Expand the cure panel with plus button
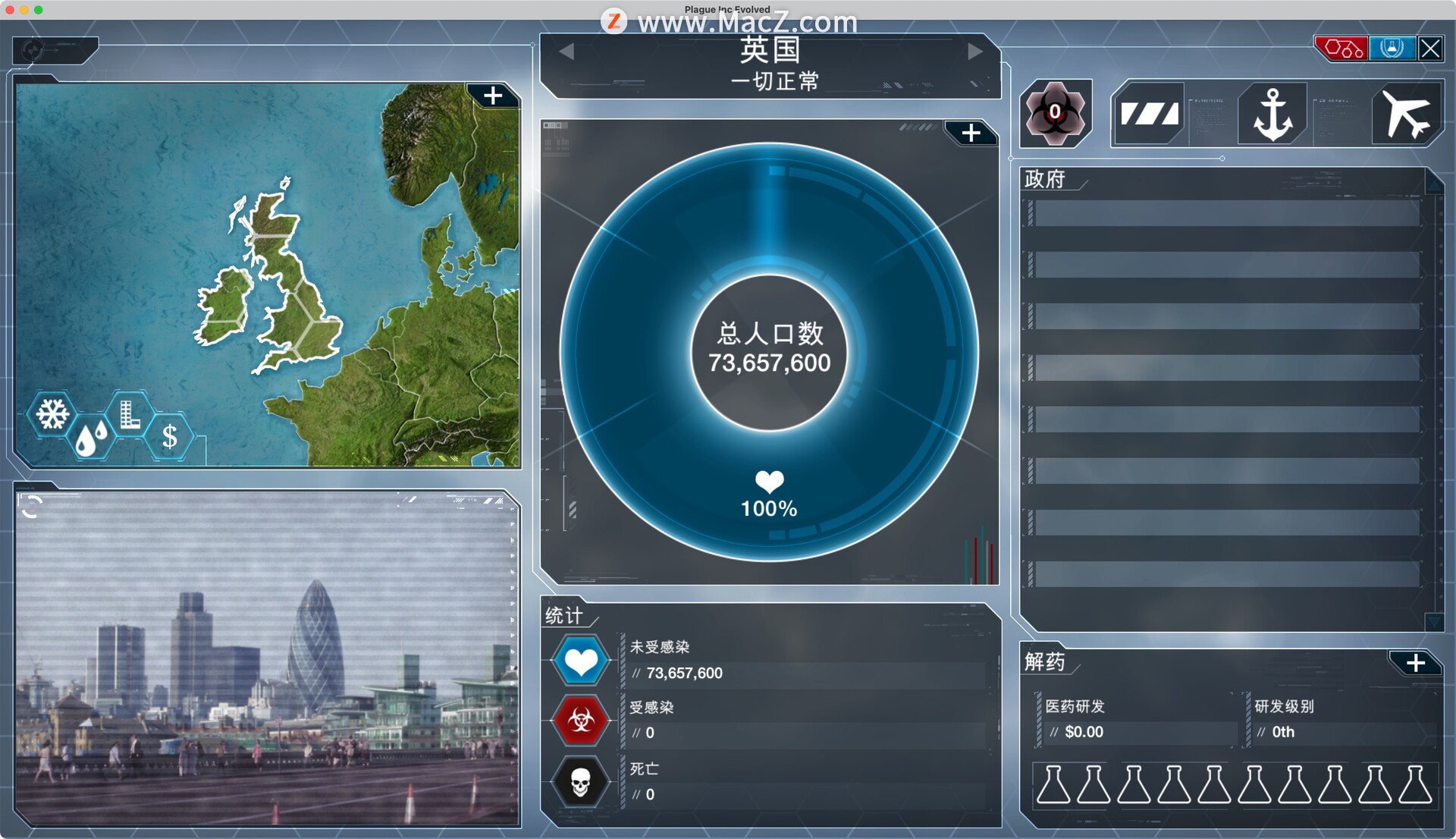1456x839 pixels. coord(1415,663)
